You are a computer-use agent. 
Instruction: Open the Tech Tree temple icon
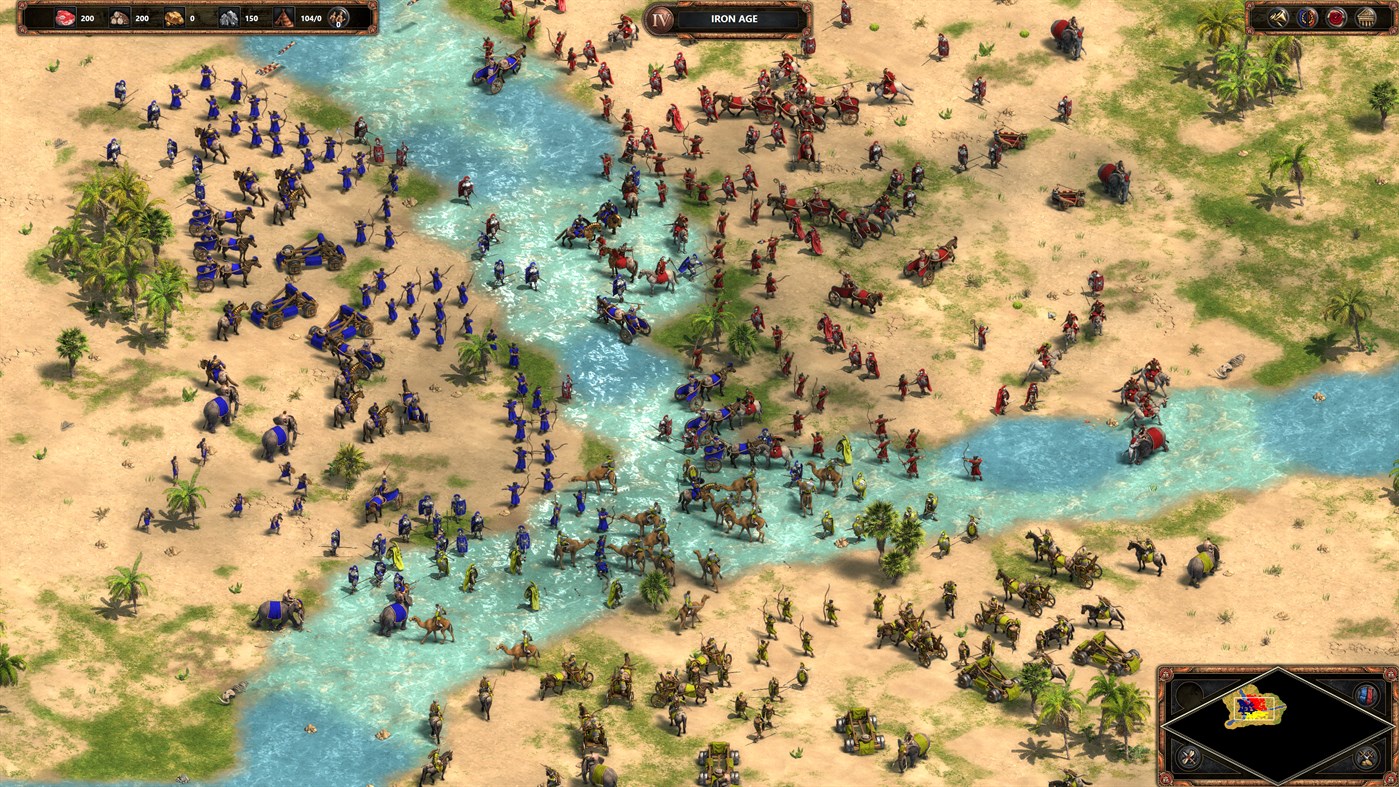[1365, 17]
